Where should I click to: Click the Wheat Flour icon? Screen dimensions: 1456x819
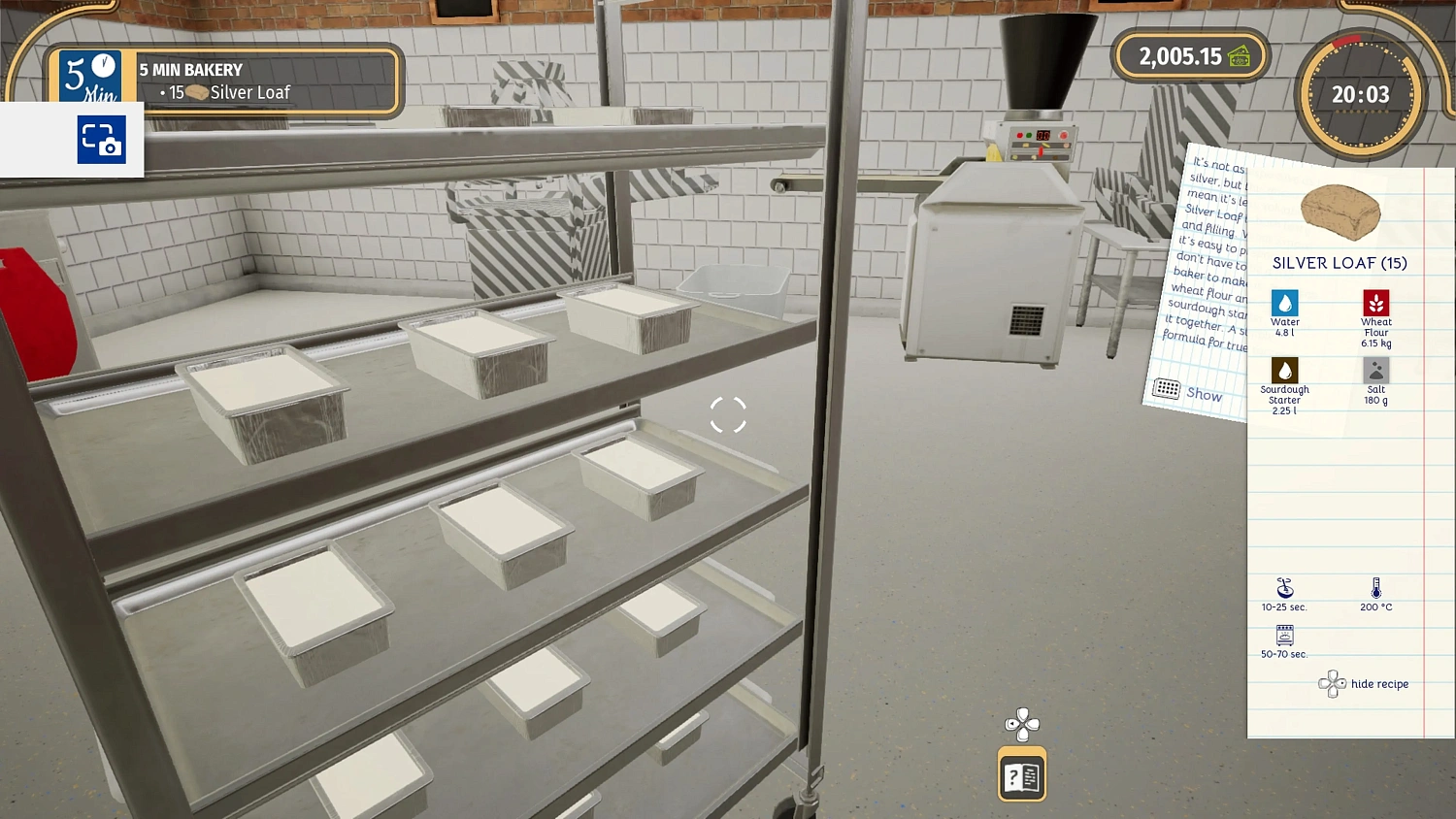point(1375,302)
